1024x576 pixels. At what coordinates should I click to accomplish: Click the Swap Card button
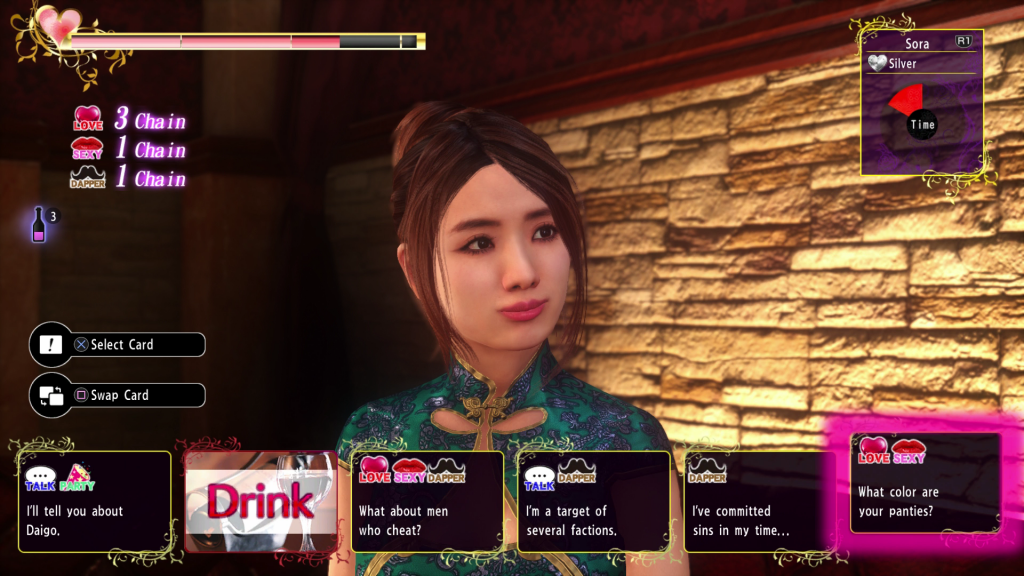(x=118, y=395)
